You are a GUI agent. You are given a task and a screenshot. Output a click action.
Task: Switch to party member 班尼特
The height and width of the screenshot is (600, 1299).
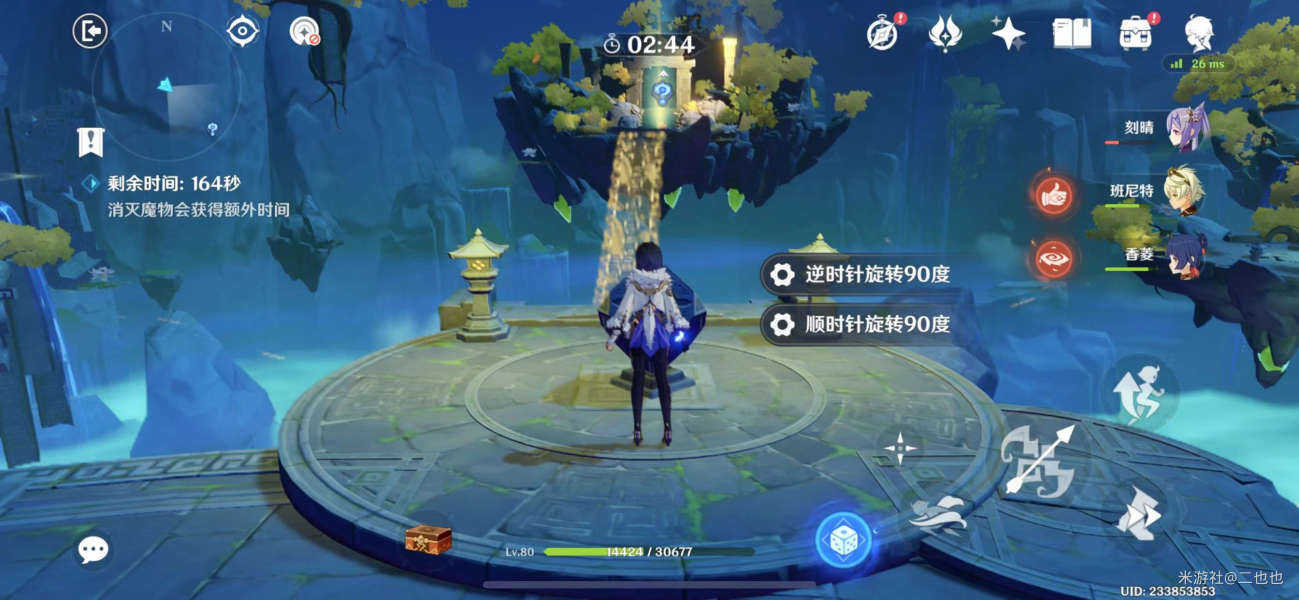1185,190
